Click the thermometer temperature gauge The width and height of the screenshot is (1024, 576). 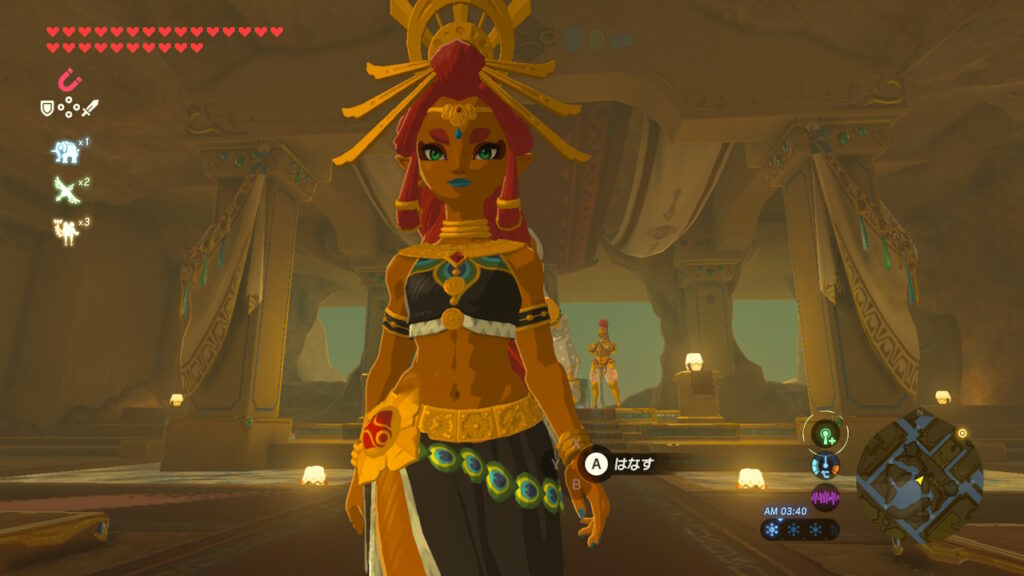(x=826, y=466)
